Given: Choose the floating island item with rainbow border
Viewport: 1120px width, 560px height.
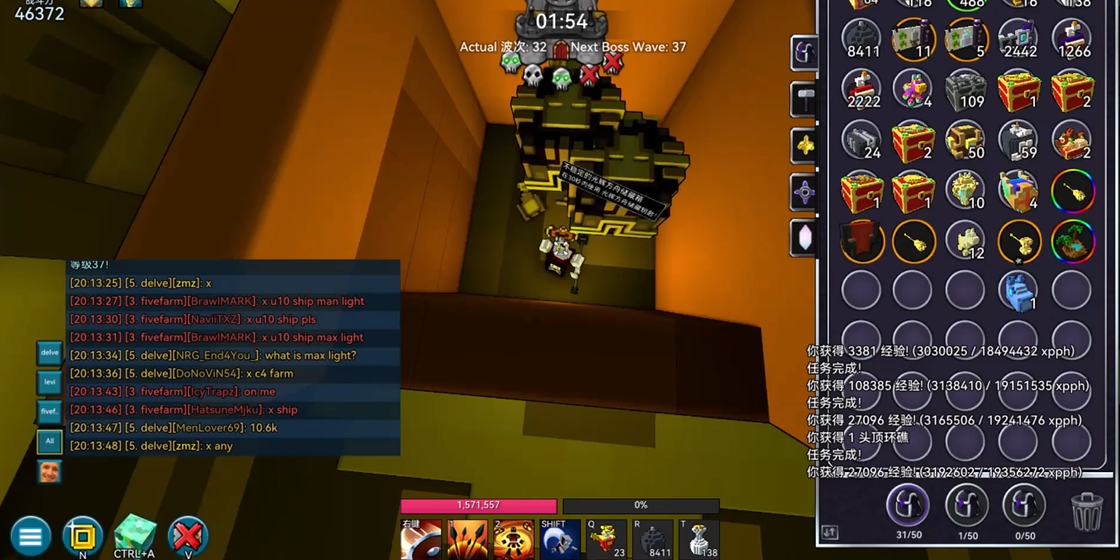Looking at the screenshot, I should [1072, 241].
